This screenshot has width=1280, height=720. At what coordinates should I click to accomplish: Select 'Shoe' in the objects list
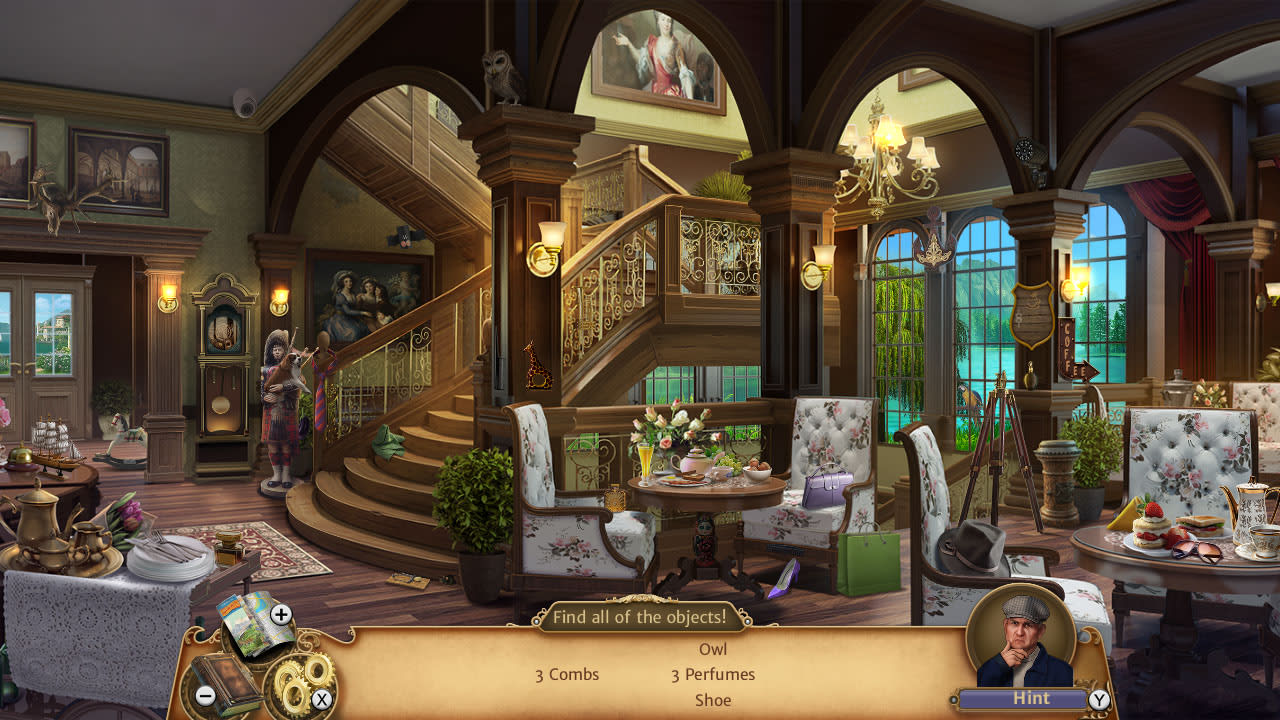tap(713, 700)
